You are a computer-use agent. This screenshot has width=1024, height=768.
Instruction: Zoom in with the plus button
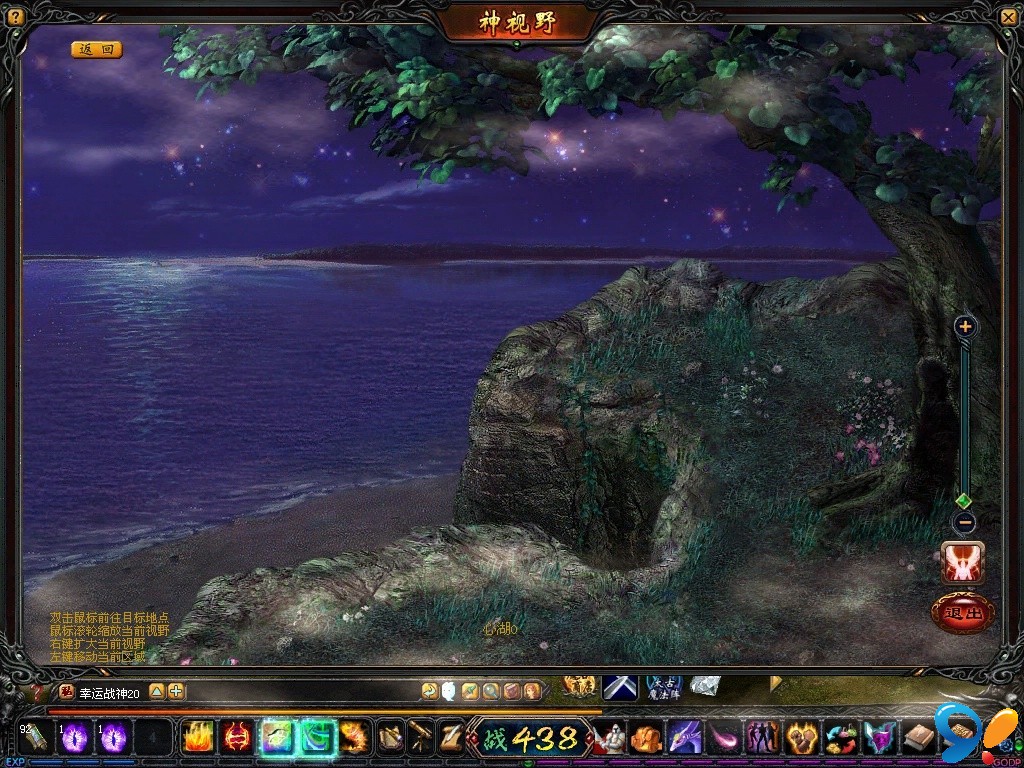point(964,326)
